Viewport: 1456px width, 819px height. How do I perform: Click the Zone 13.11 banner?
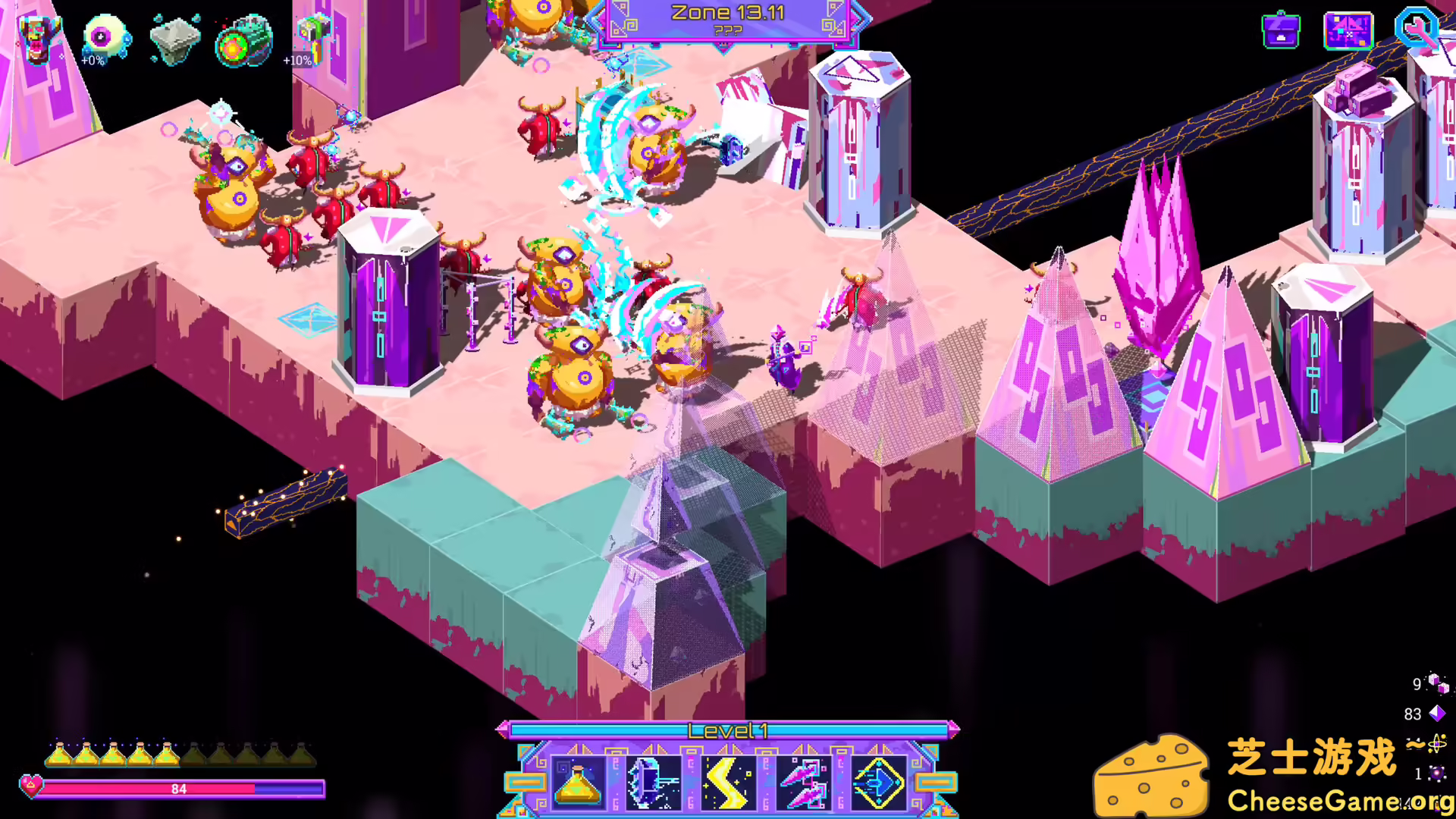point(726,12)
